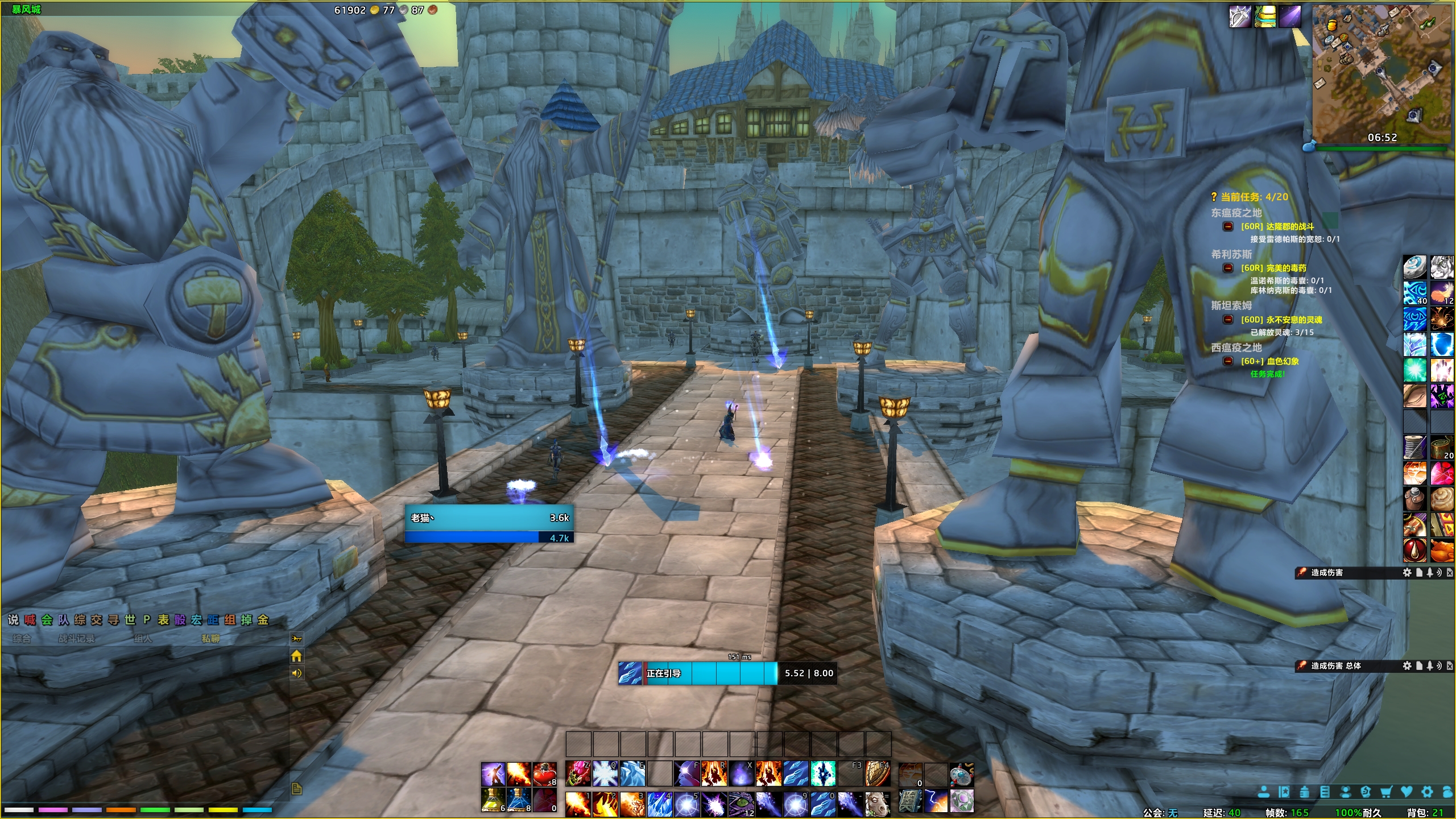Click the green dragon eye icon

741,804
